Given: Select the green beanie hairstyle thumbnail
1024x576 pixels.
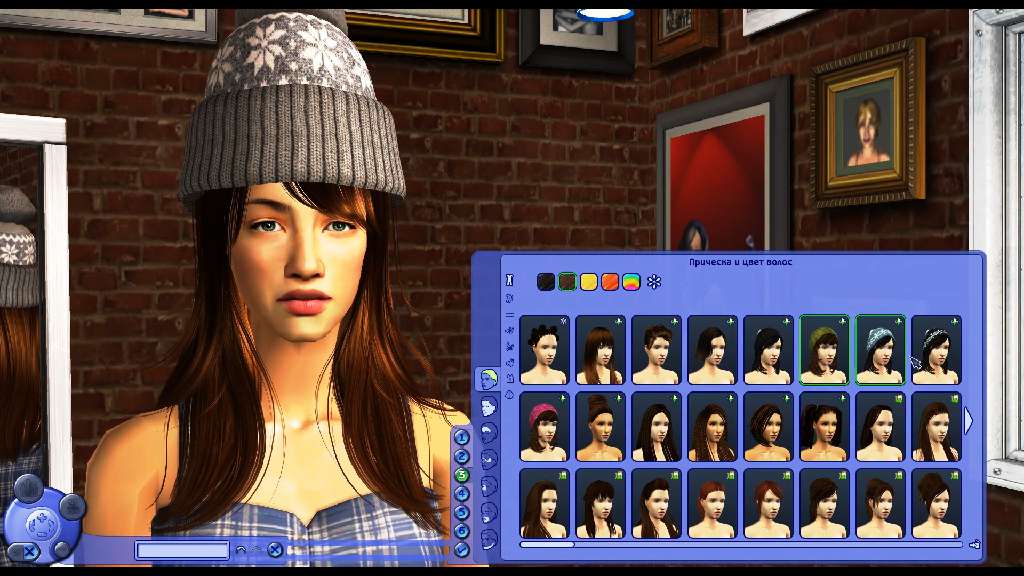Looking at the screenshot, I should 824,349.
